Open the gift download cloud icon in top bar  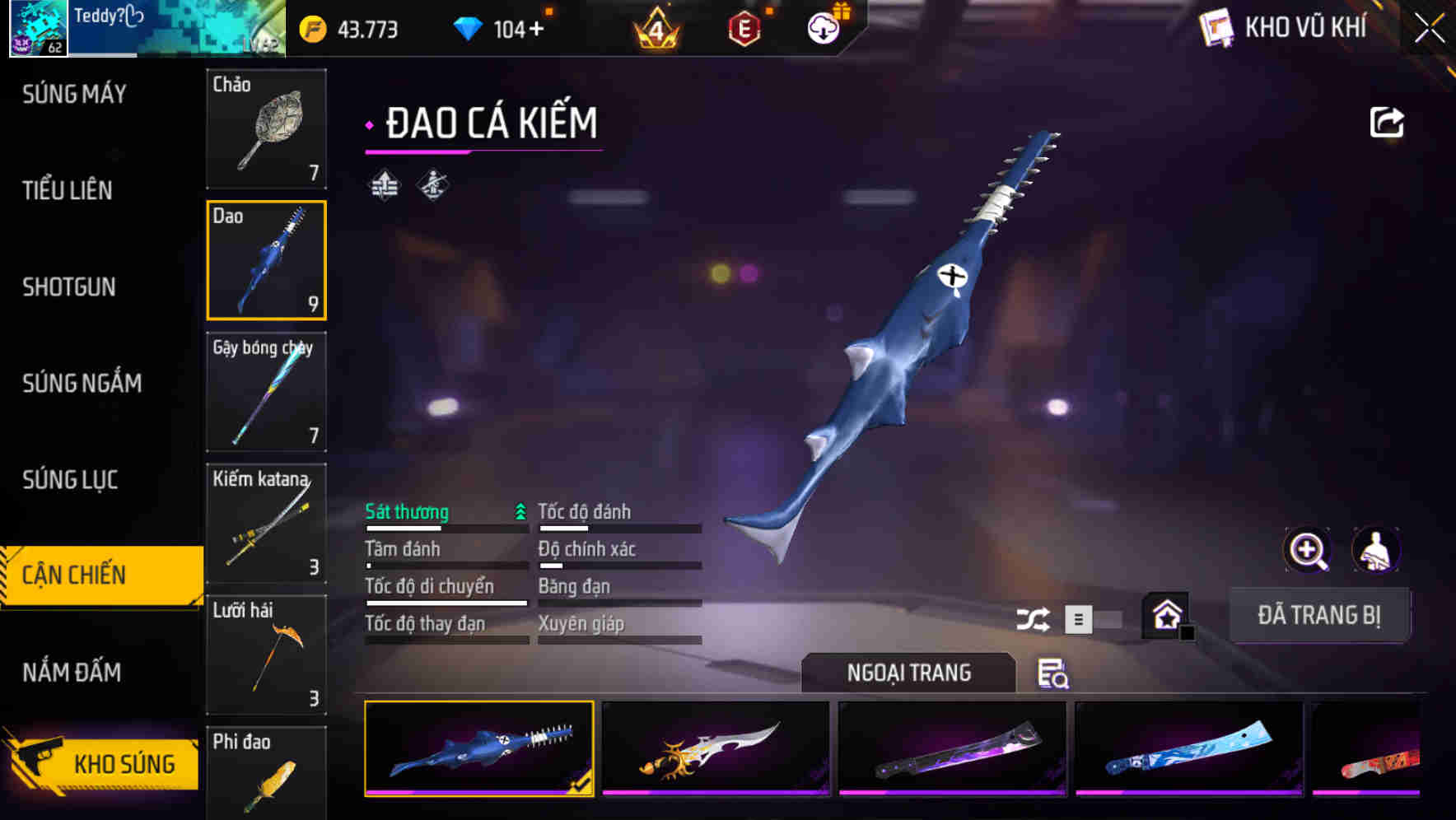822,27
